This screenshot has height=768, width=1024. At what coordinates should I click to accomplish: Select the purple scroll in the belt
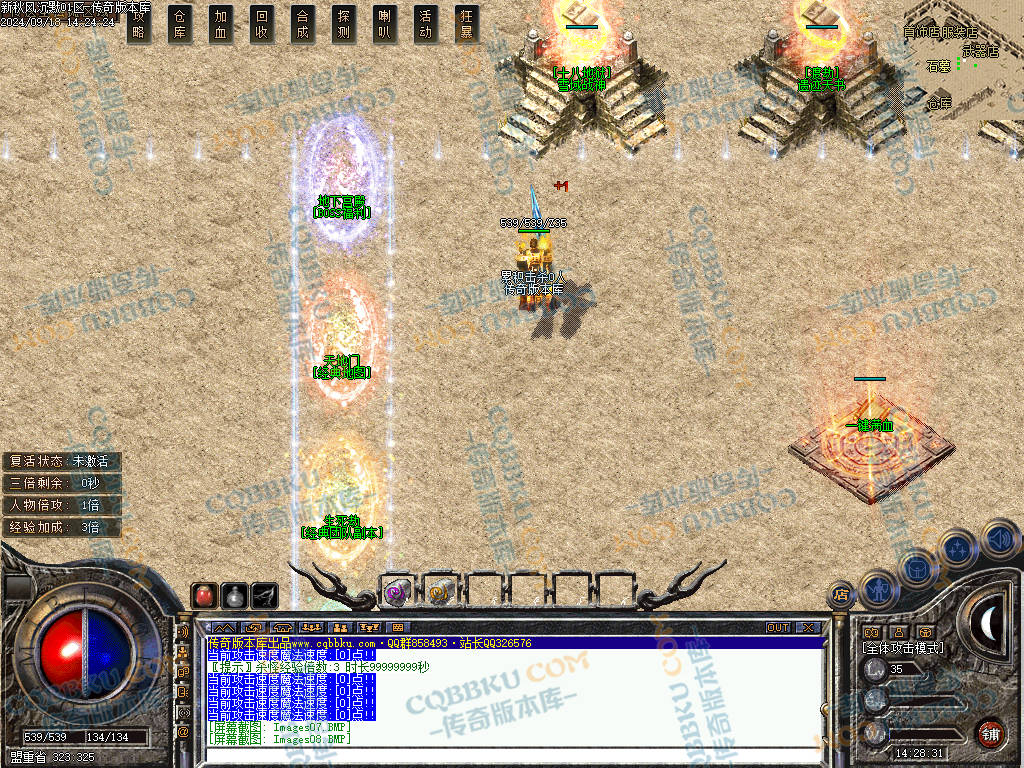[x=397, y=593]
